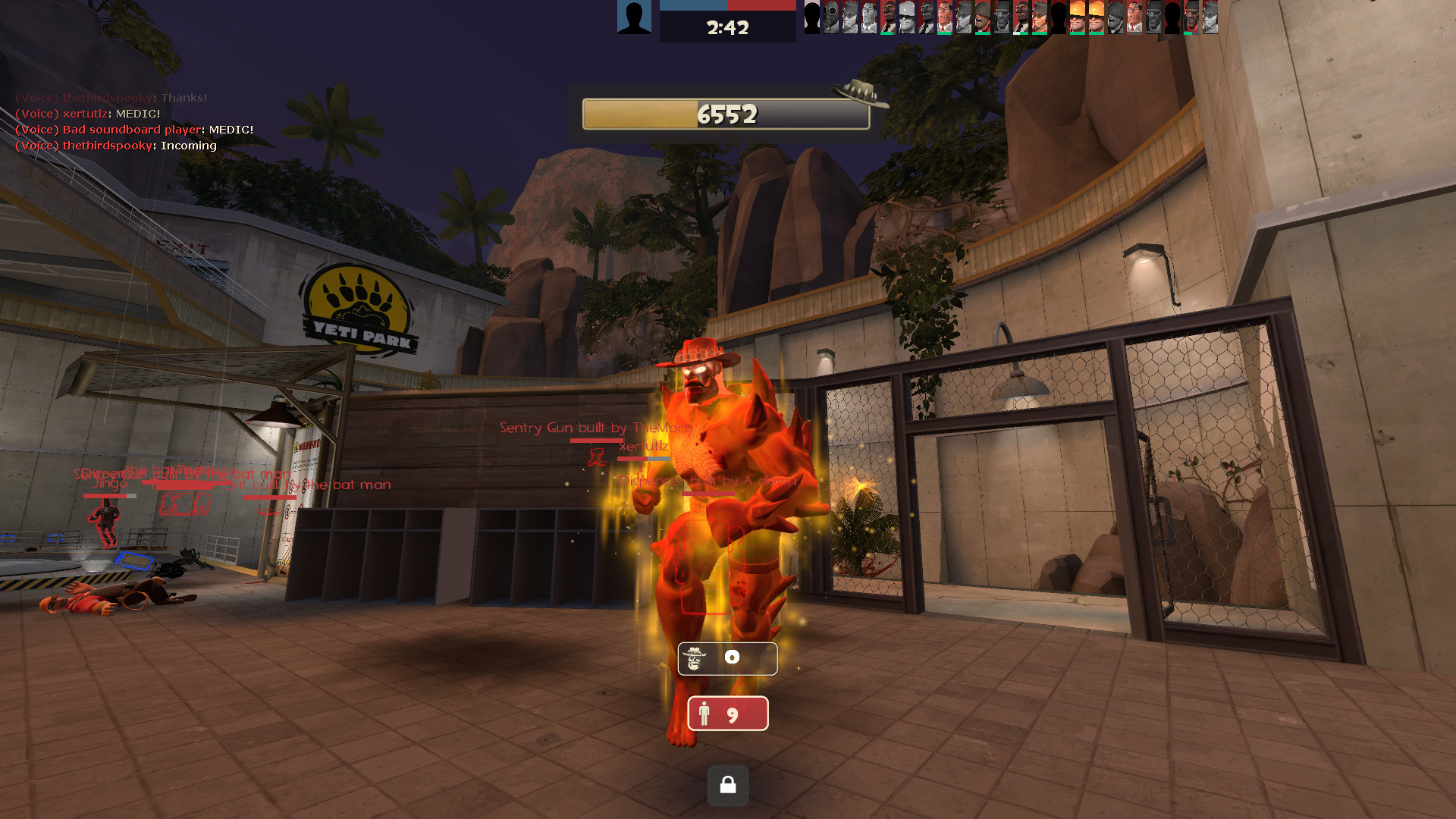Click the person icon inside the red 9 badge
This screenshot has width=1456, height=819.
coord(706,713)
